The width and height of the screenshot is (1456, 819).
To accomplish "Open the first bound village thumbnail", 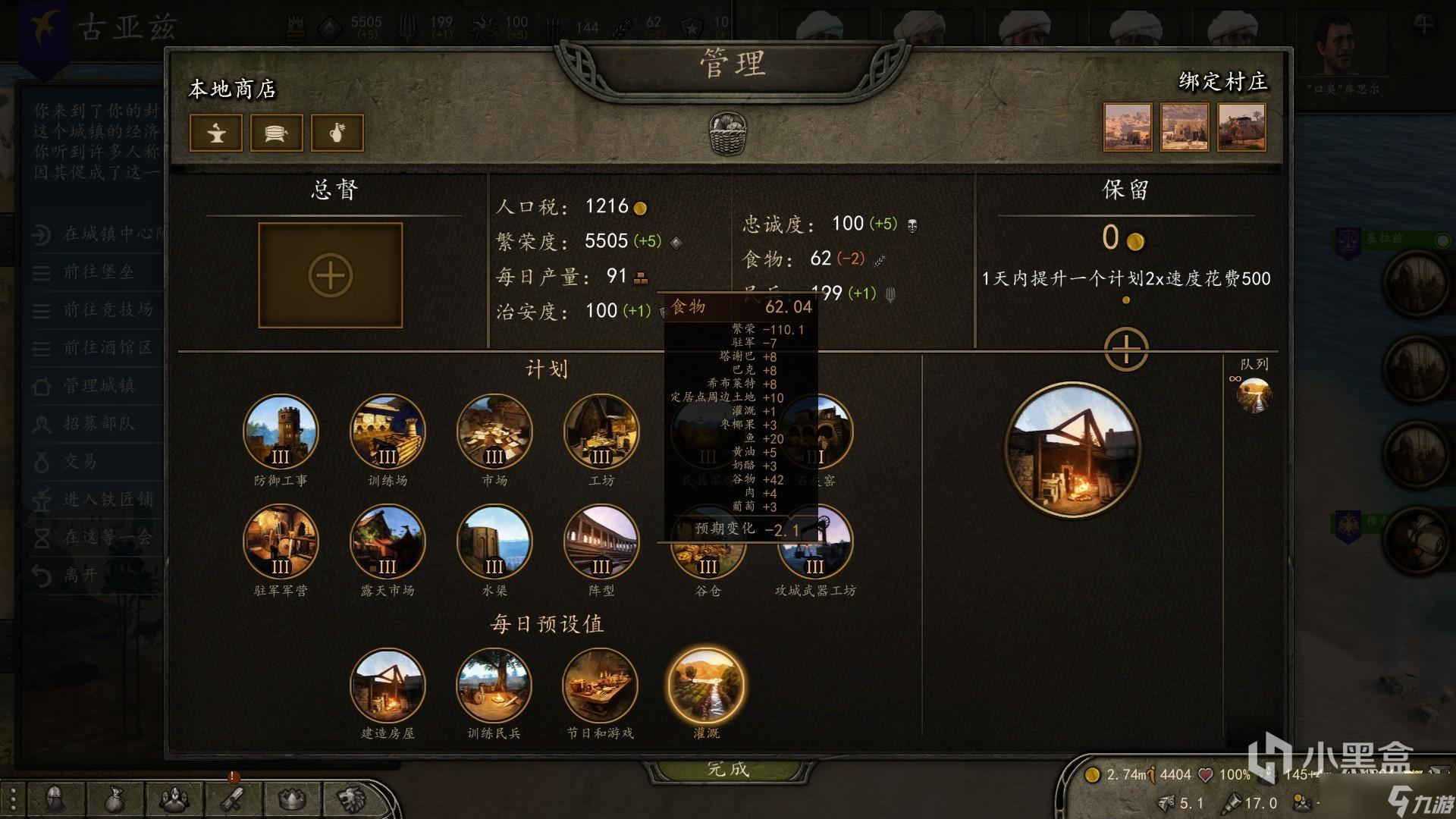I will tap(1128, 127).
